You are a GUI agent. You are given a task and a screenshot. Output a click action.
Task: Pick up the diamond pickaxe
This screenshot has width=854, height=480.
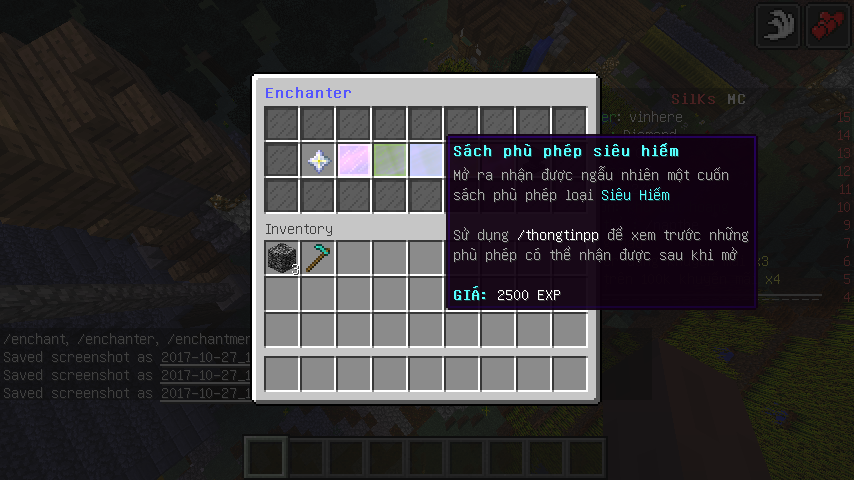(x=318, y=259)
